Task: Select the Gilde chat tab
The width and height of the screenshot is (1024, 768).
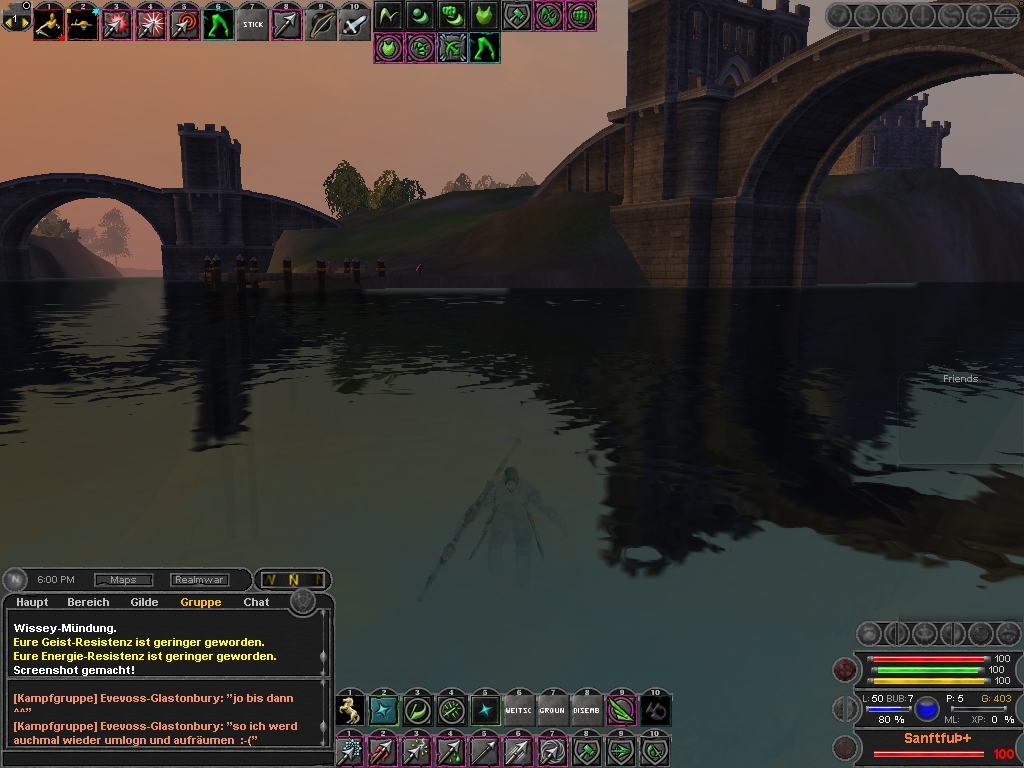Action: [x=144, y=602]
